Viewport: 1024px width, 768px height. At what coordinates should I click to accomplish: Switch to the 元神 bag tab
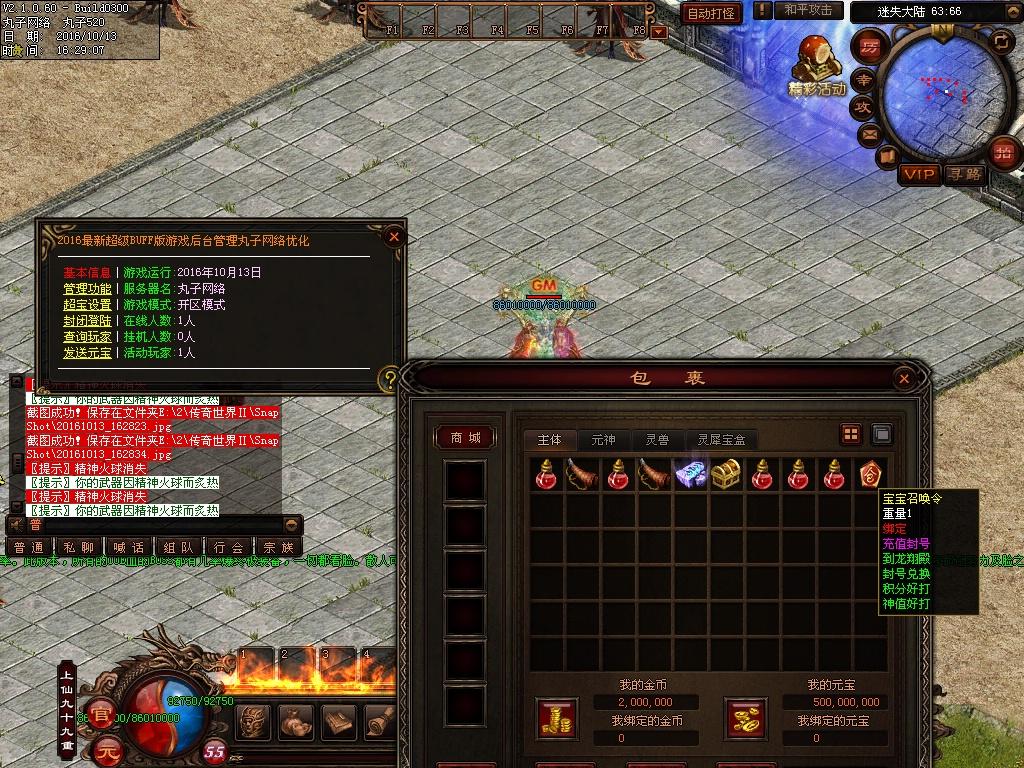pos(603,440)
